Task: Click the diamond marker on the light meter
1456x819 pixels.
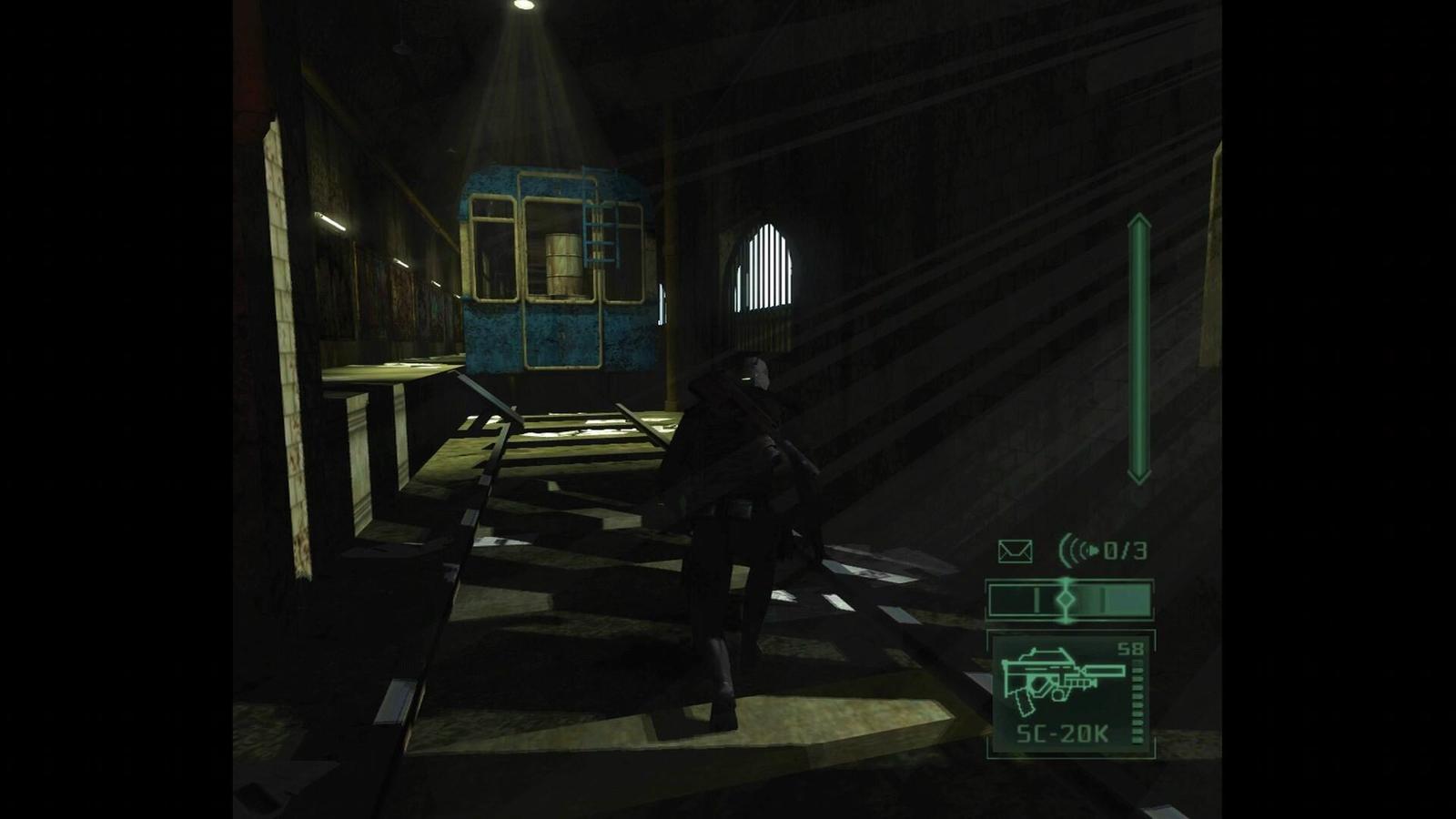Action: [1065, 599]
